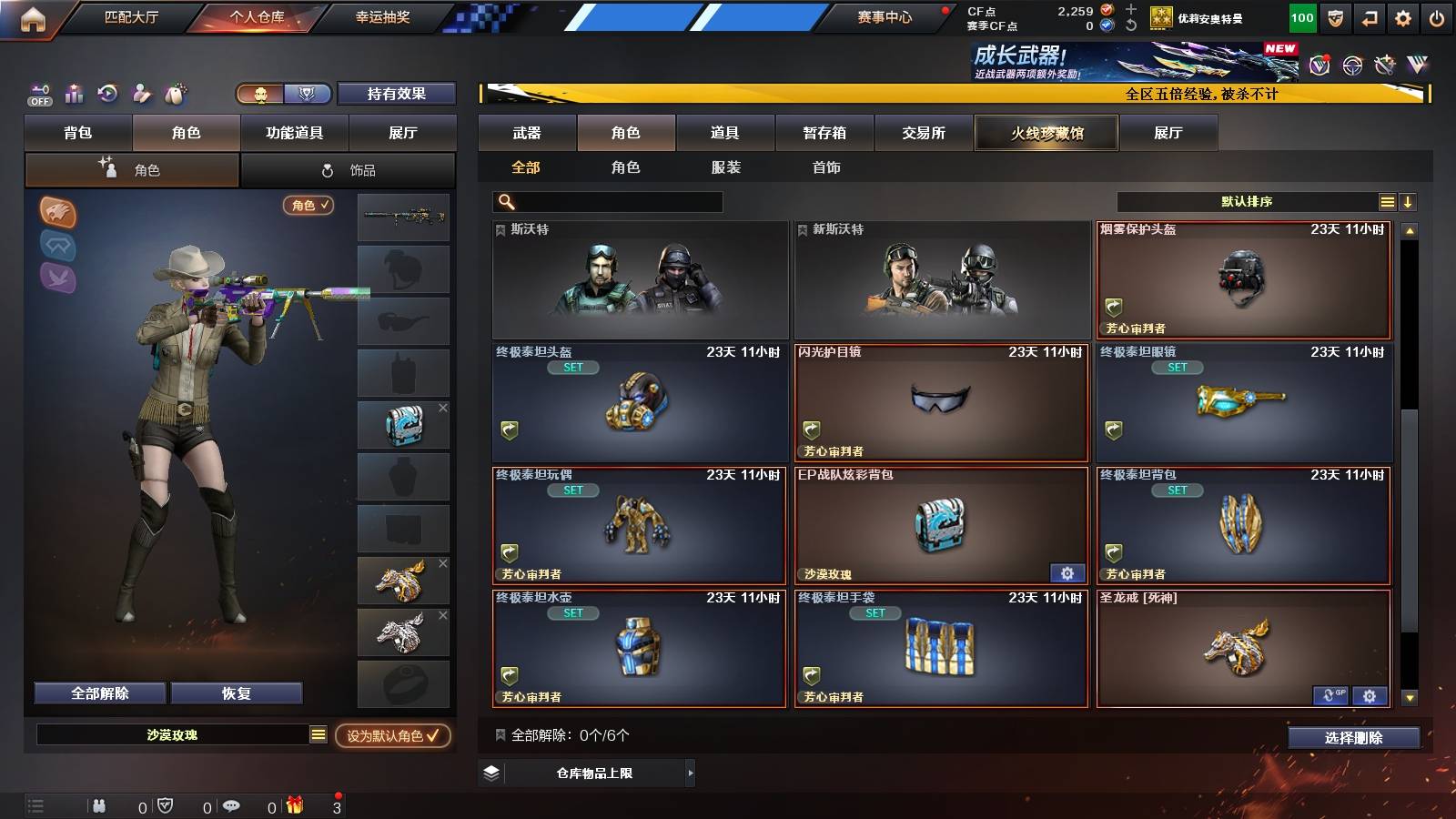The height and width of the screenshot is (819, 1456).
Task: Click the 全部解除 button
Action: point(99,693)
